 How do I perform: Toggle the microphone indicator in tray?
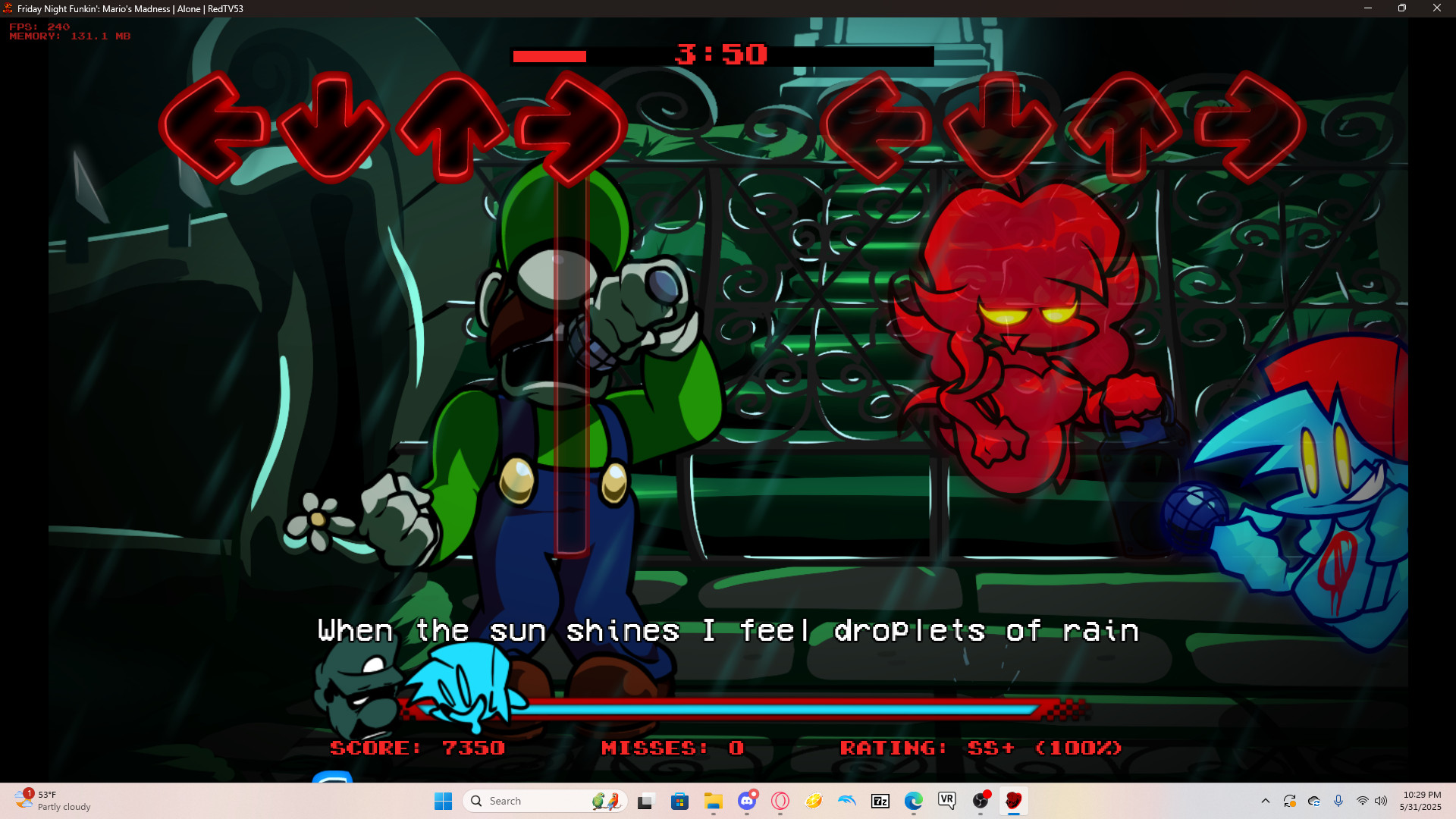pyautogui.click(x=1338, y=801)
